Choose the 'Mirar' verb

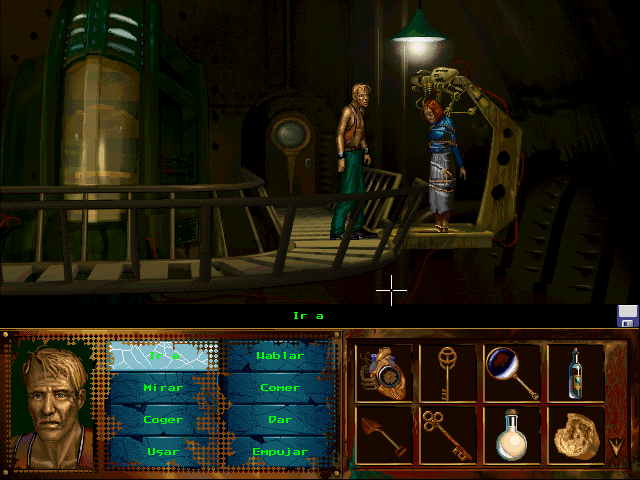click(x=163, y=388)
